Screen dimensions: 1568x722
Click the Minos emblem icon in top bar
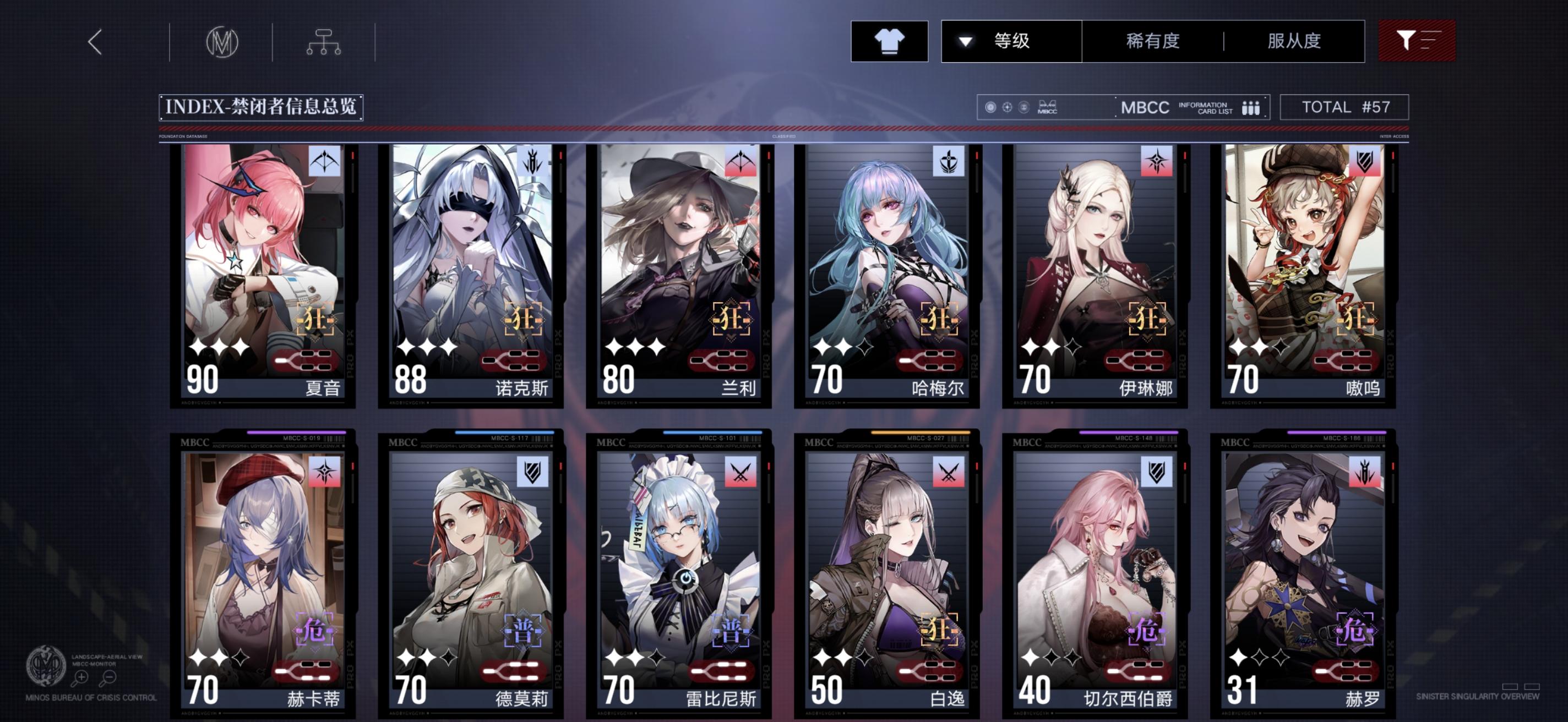[x=224, y=42]
